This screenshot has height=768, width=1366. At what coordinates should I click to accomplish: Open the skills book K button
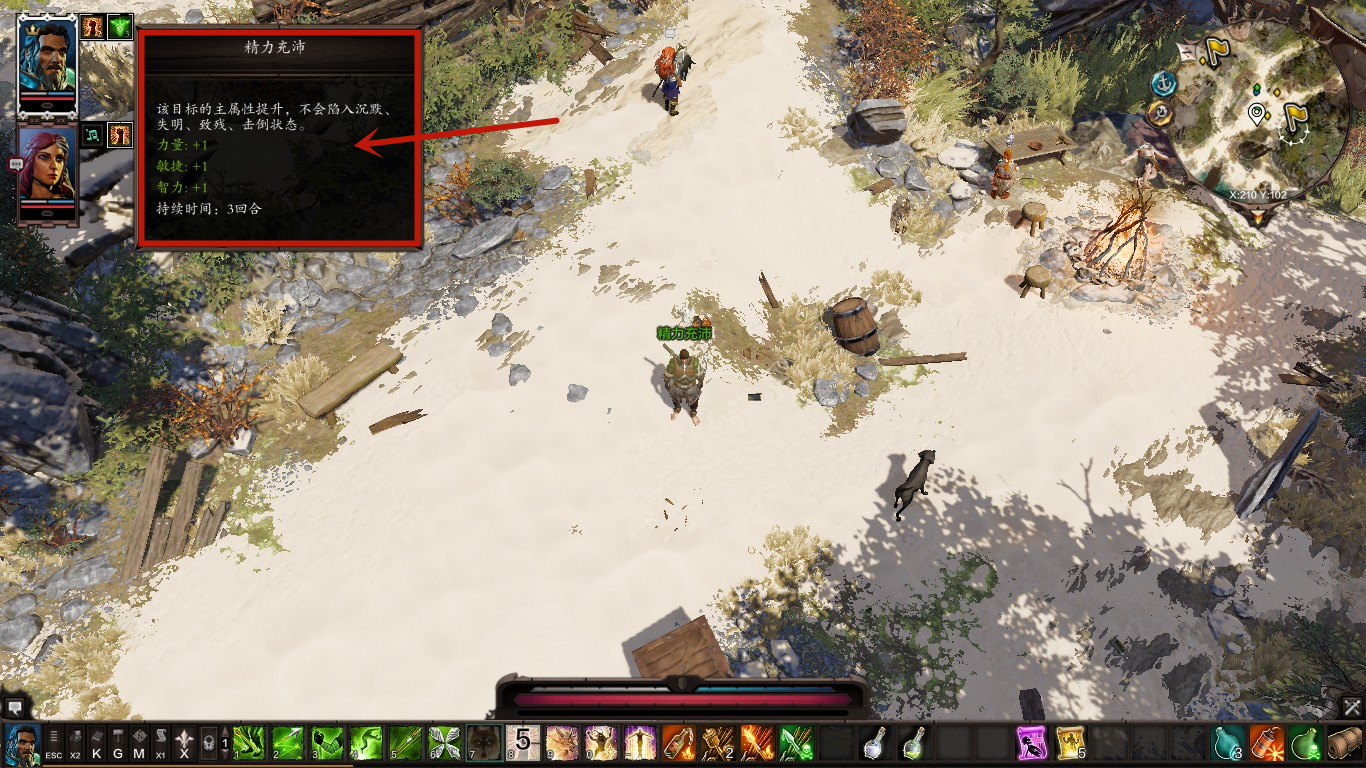[97, 744]
